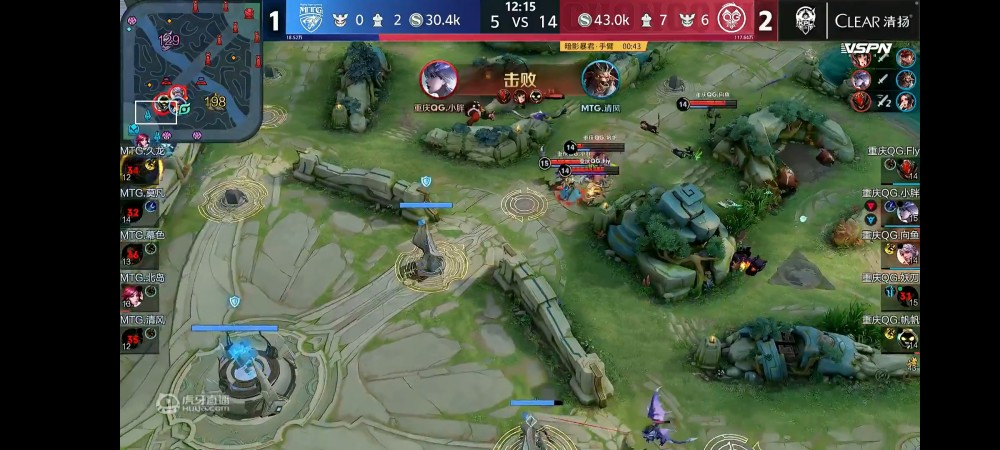Select player MTG.莫凡 in the team list

coord(133,213)
